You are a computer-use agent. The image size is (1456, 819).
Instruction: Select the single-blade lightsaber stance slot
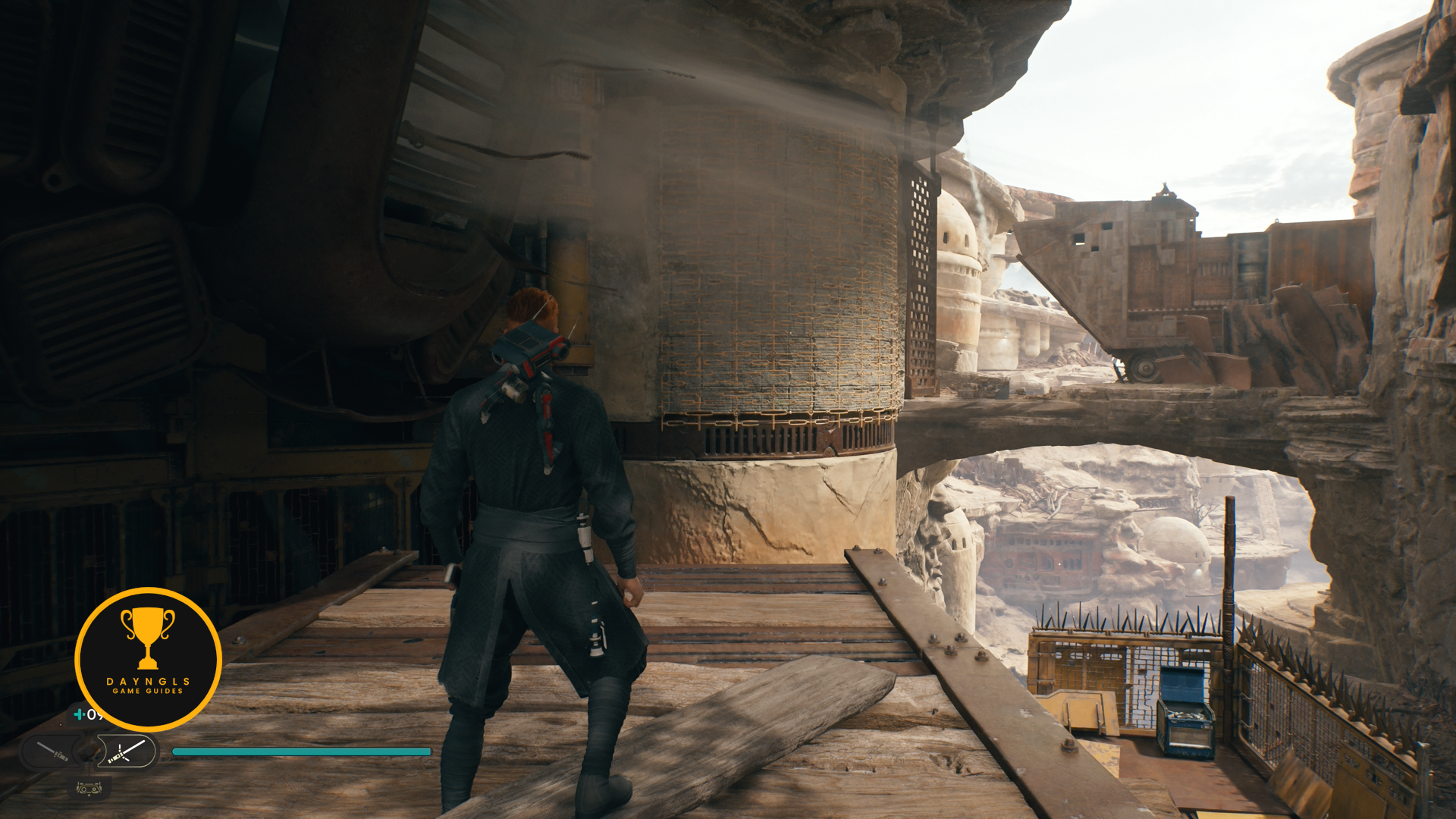tap(52, 752)
